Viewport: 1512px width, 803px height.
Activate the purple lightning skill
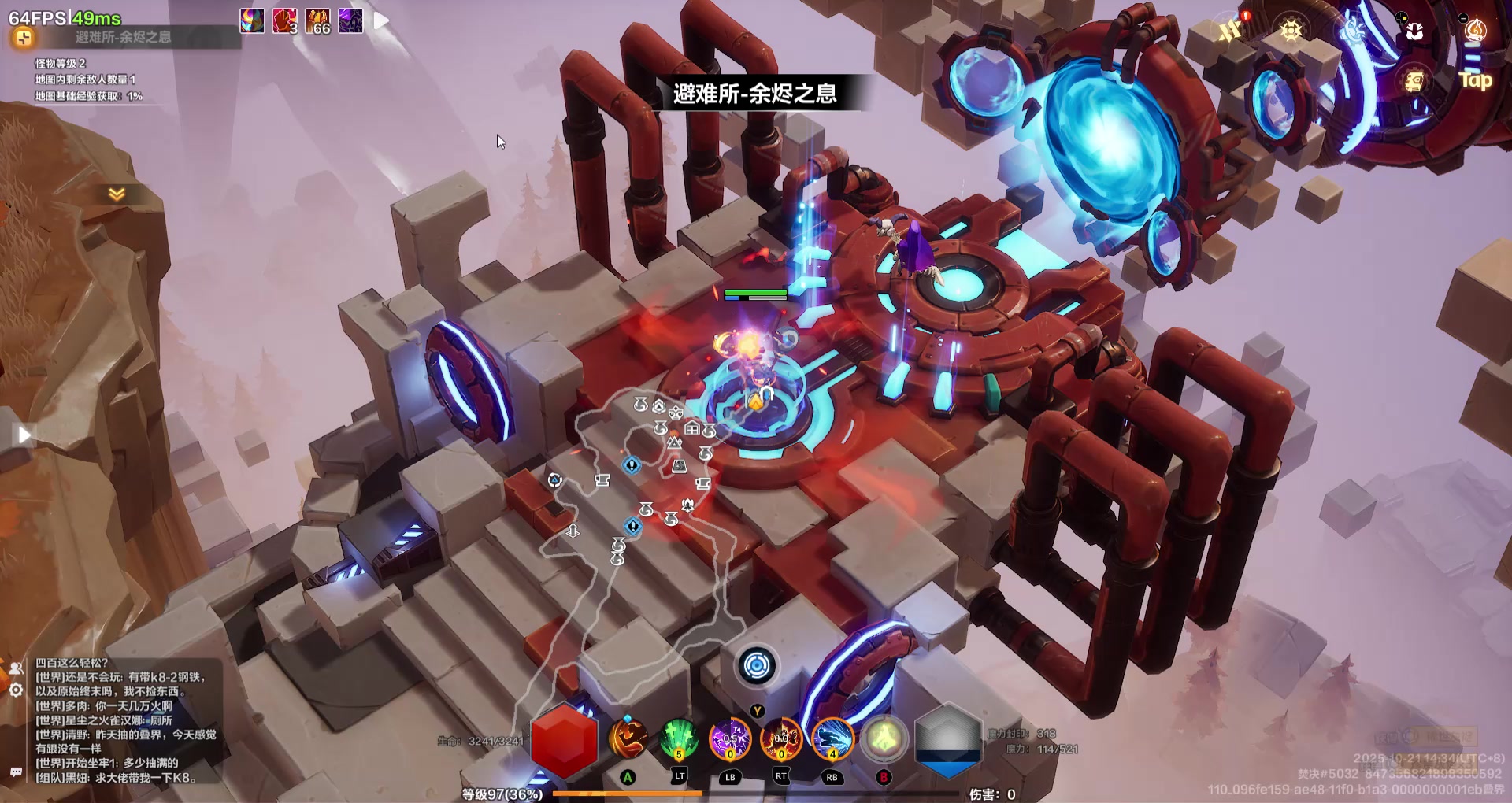tap(730, 739)
